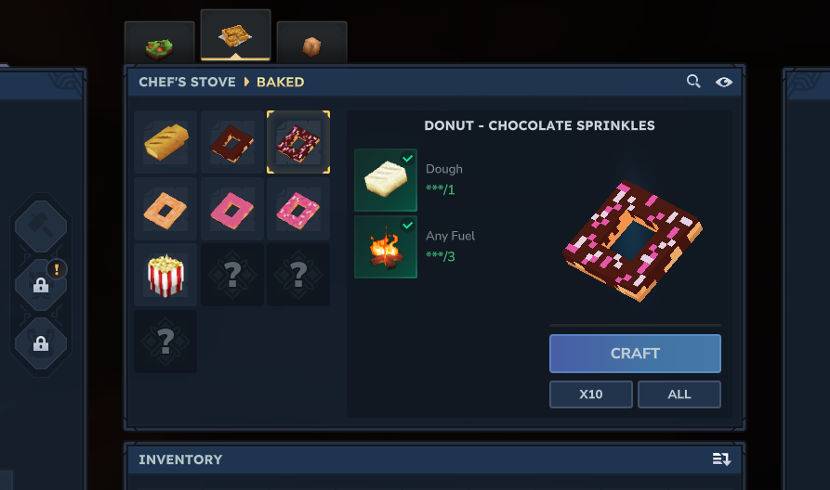The height and width of the screenshot is (490, 830).
Task: Click the X10 craft button
Action: point(590,394)
